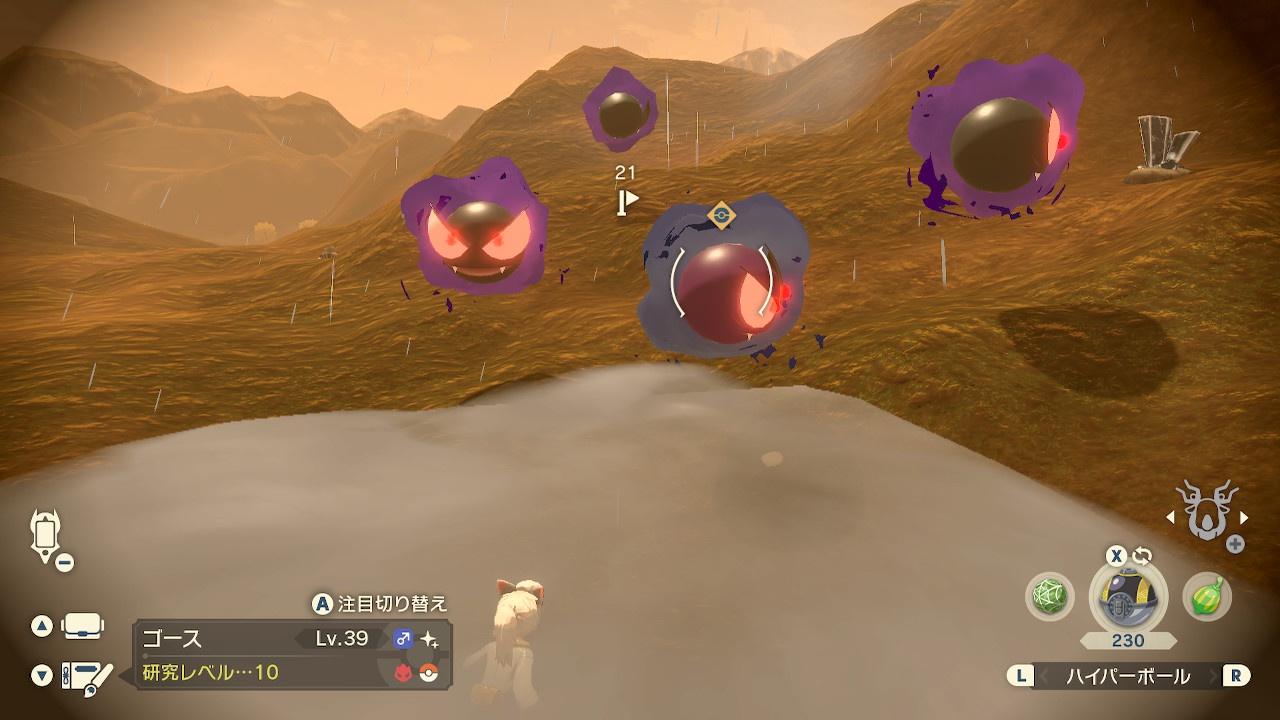
Task: Select the green striped pouch item
Action: (1207, 597)
